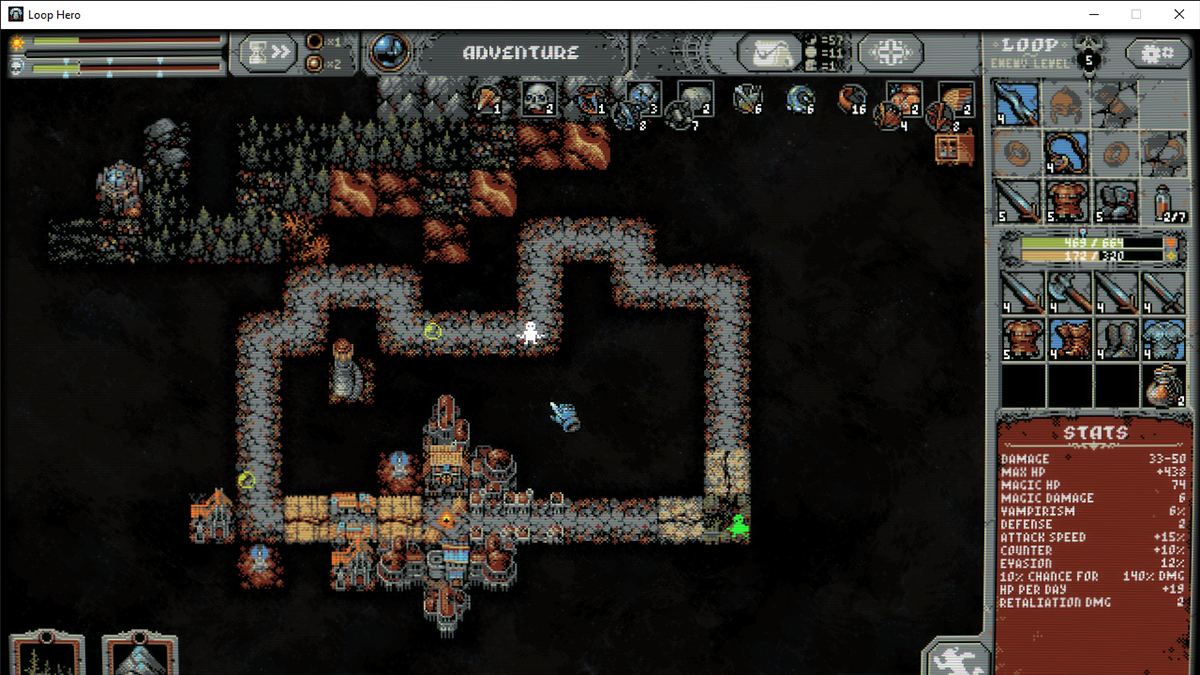Open the settings gear button
The width and height of the screenshot is (1200, 675).
(x=1157, y=53)
